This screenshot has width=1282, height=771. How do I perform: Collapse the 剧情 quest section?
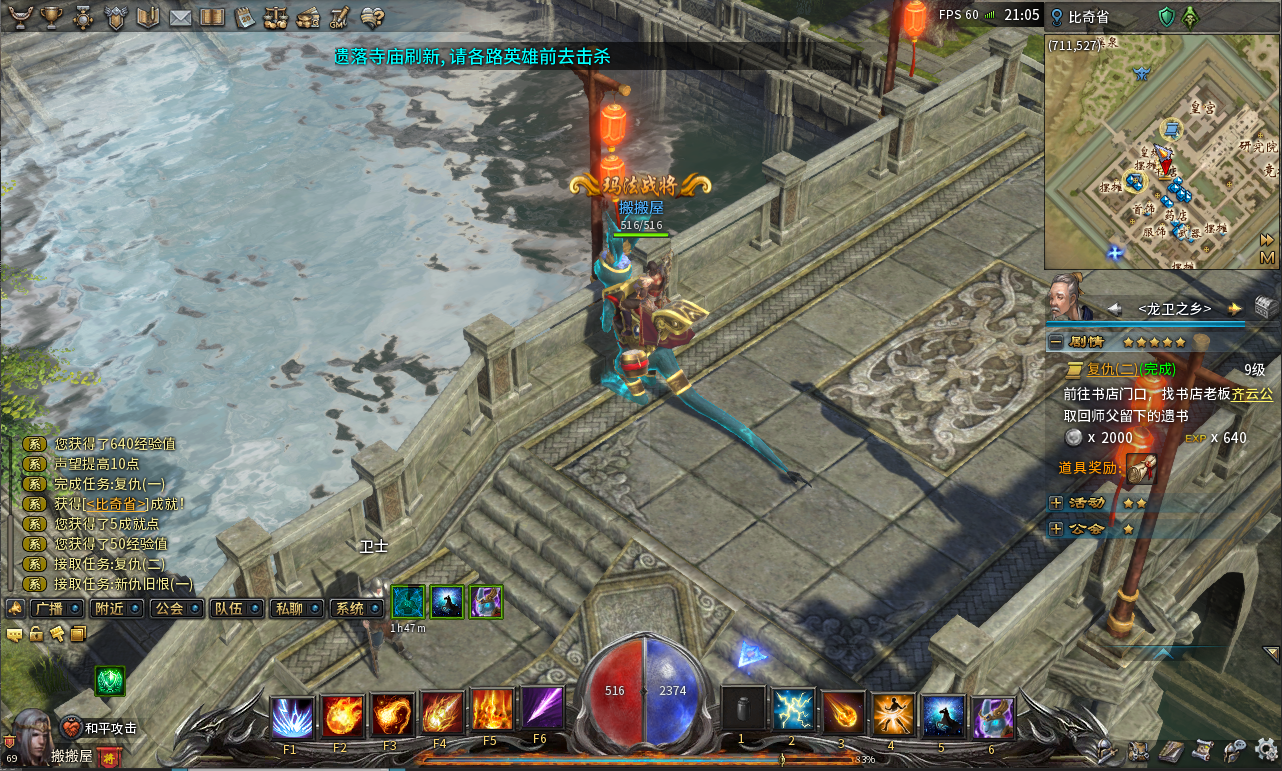(1056, 342)
